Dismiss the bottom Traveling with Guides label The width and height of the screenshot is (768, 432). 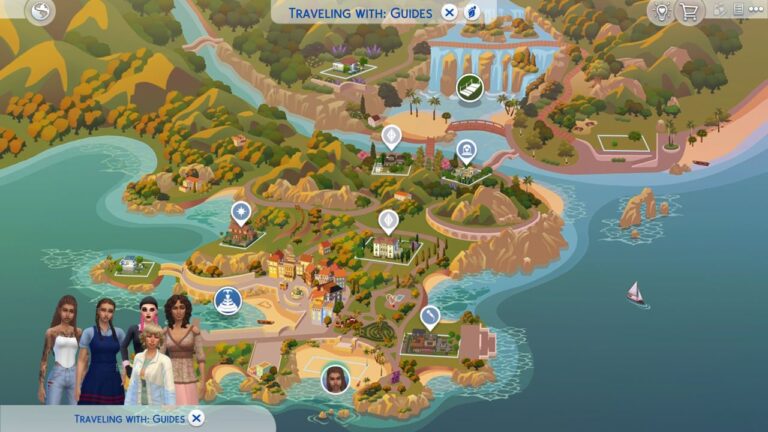pyautogui.click(x=197, y=418)
